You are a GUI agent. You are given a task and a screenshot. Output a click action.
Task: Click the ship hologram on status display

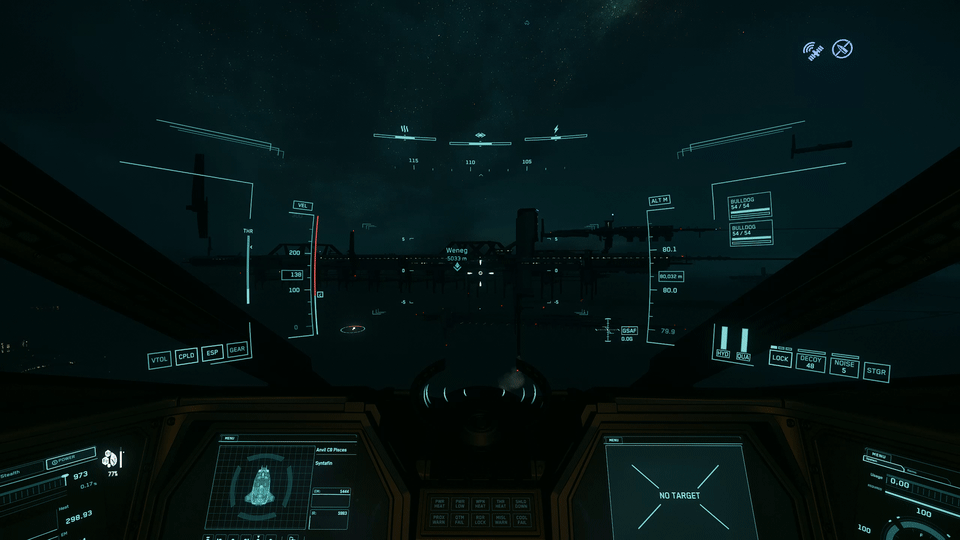[263, 485]
